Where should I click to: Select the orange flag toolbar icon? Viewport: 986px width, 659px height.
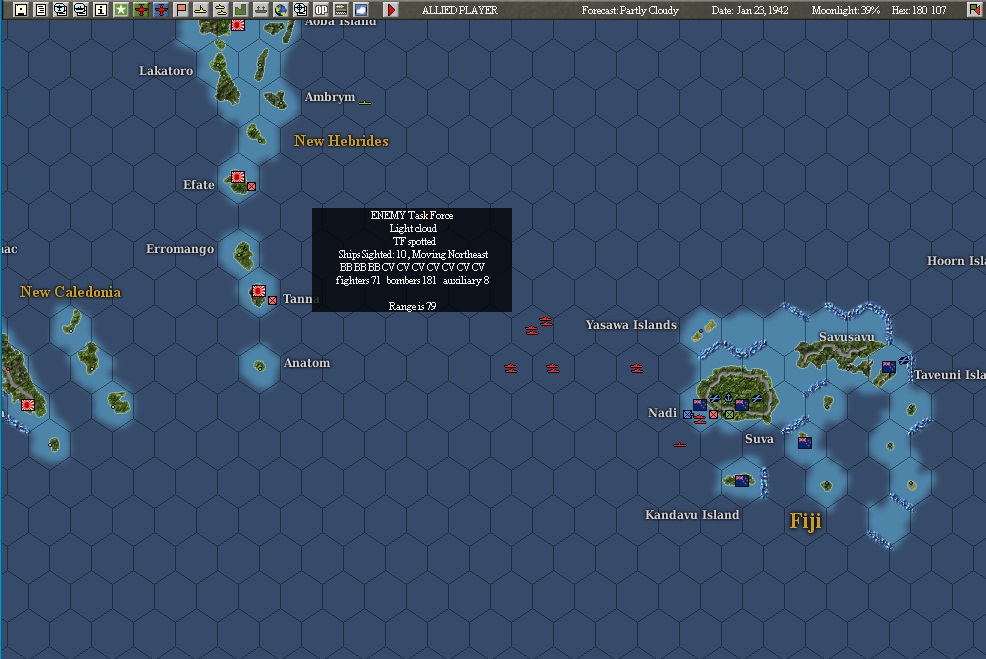coord(181,10)
